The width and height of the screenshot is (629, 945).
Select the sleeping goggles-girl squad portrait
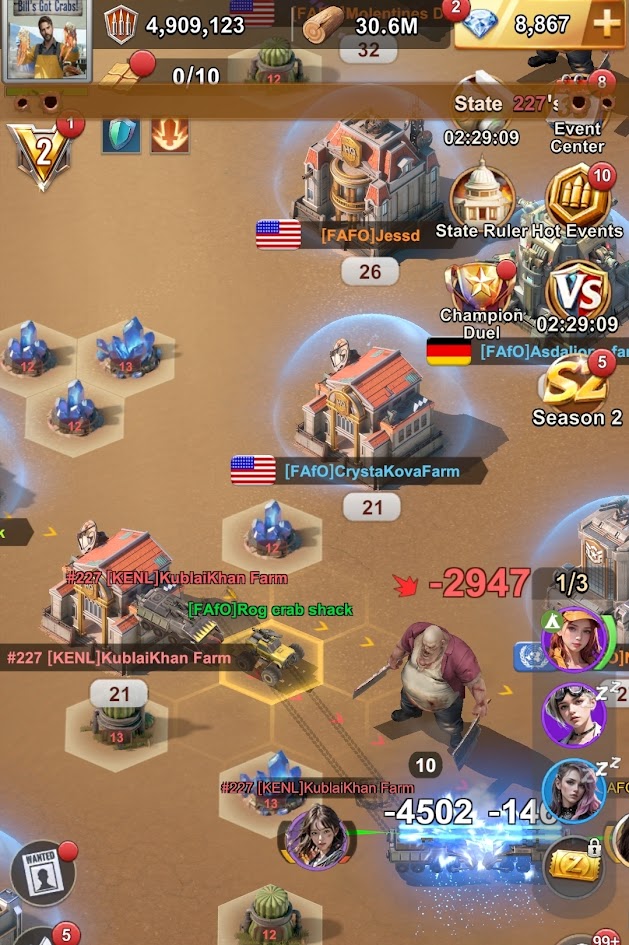(574, 714)
